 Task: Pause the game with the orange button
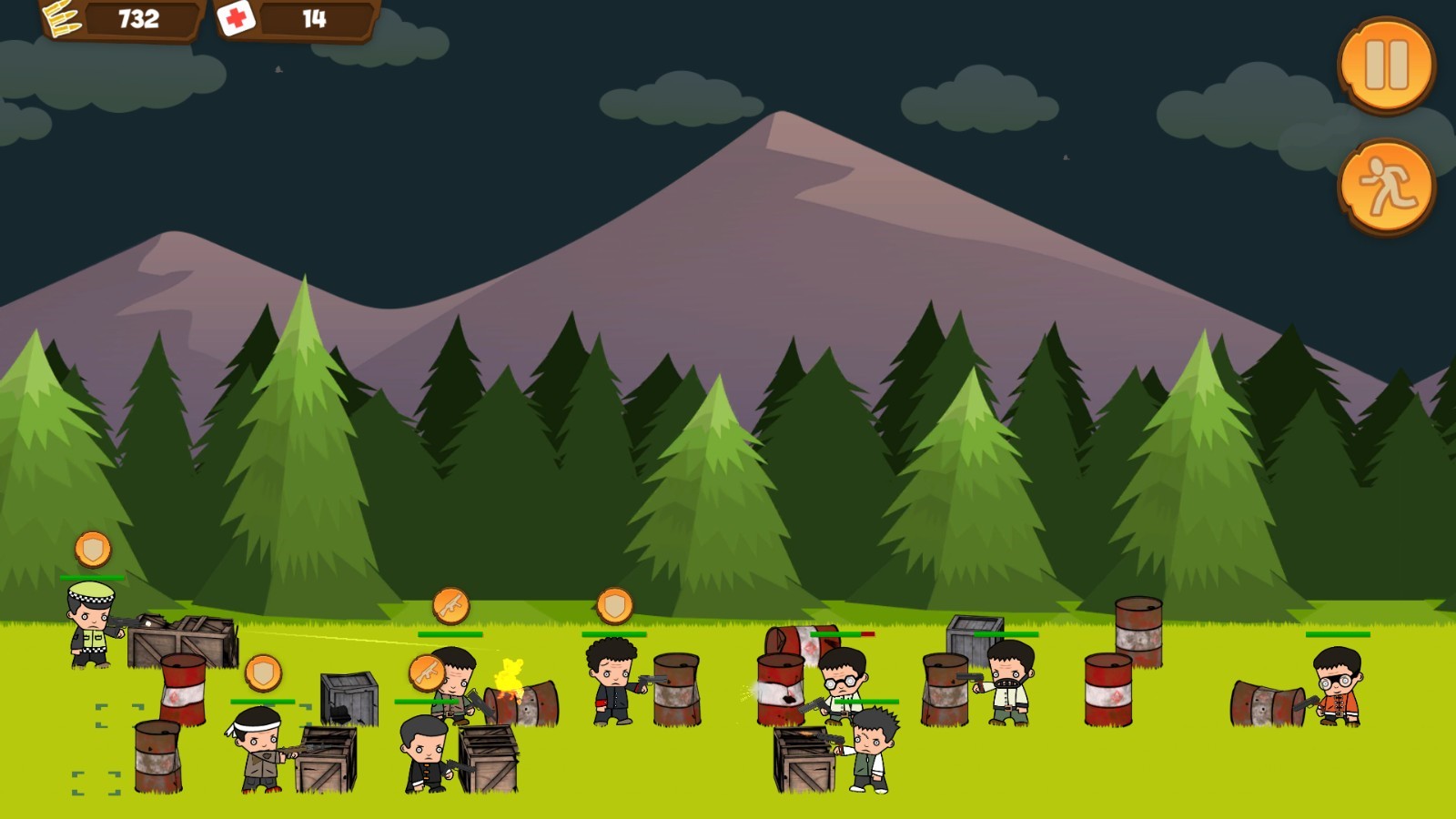tap(1386, 66)
